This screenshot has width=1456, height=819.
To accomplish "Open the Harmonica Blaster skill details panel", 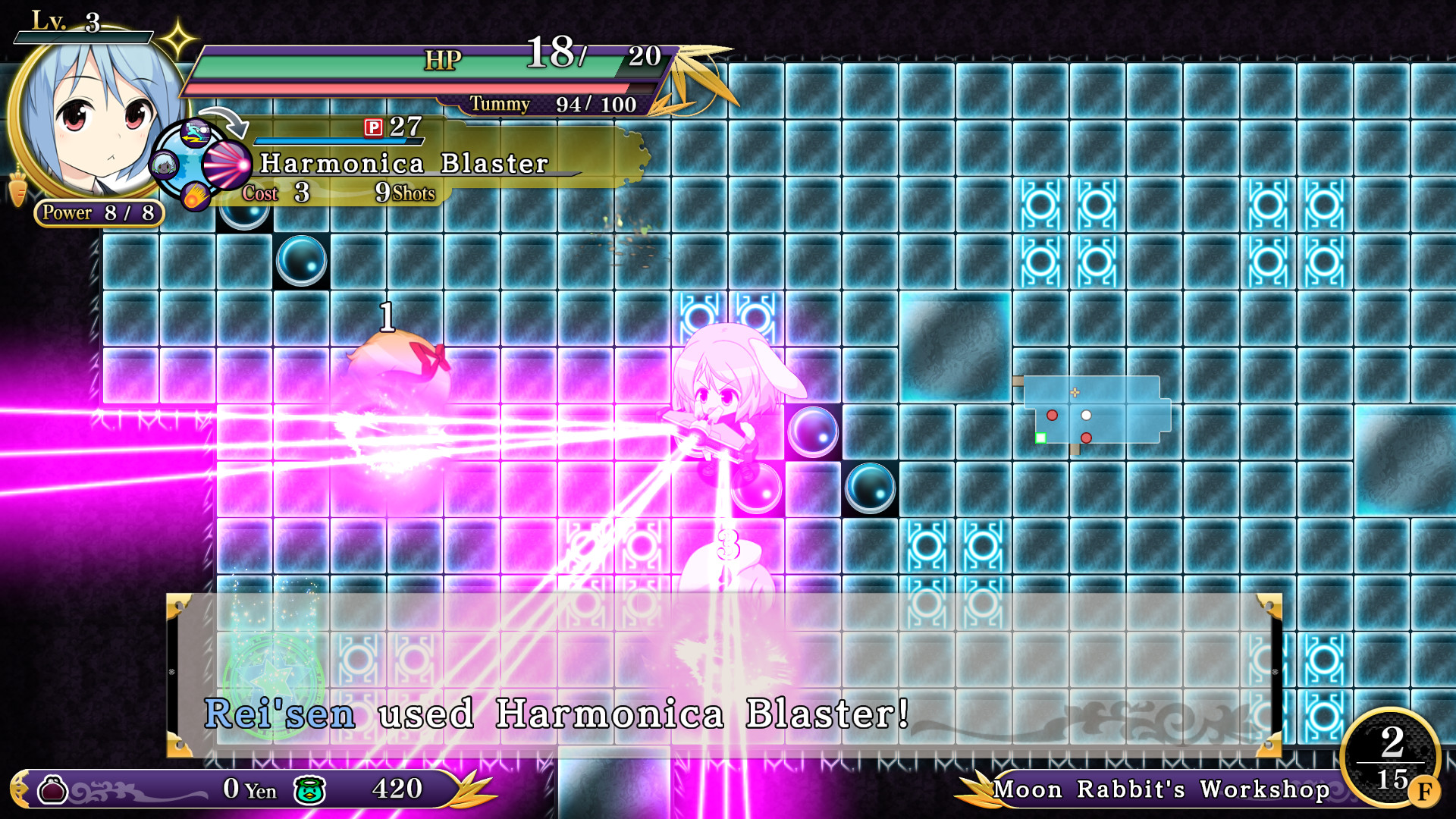I will 404,162.
